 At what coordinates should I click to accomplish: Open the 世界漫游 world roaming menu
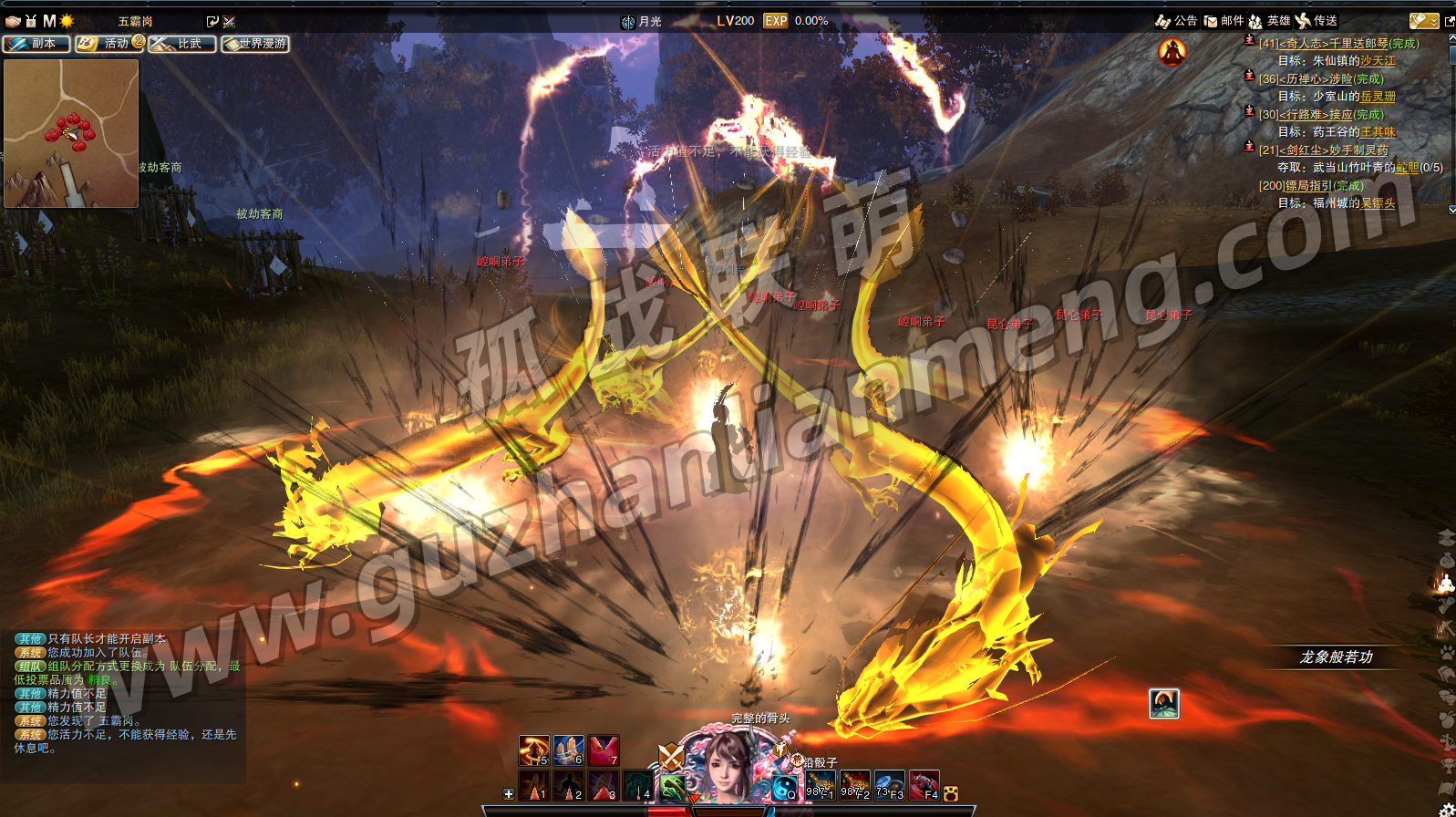coord(255,44)
